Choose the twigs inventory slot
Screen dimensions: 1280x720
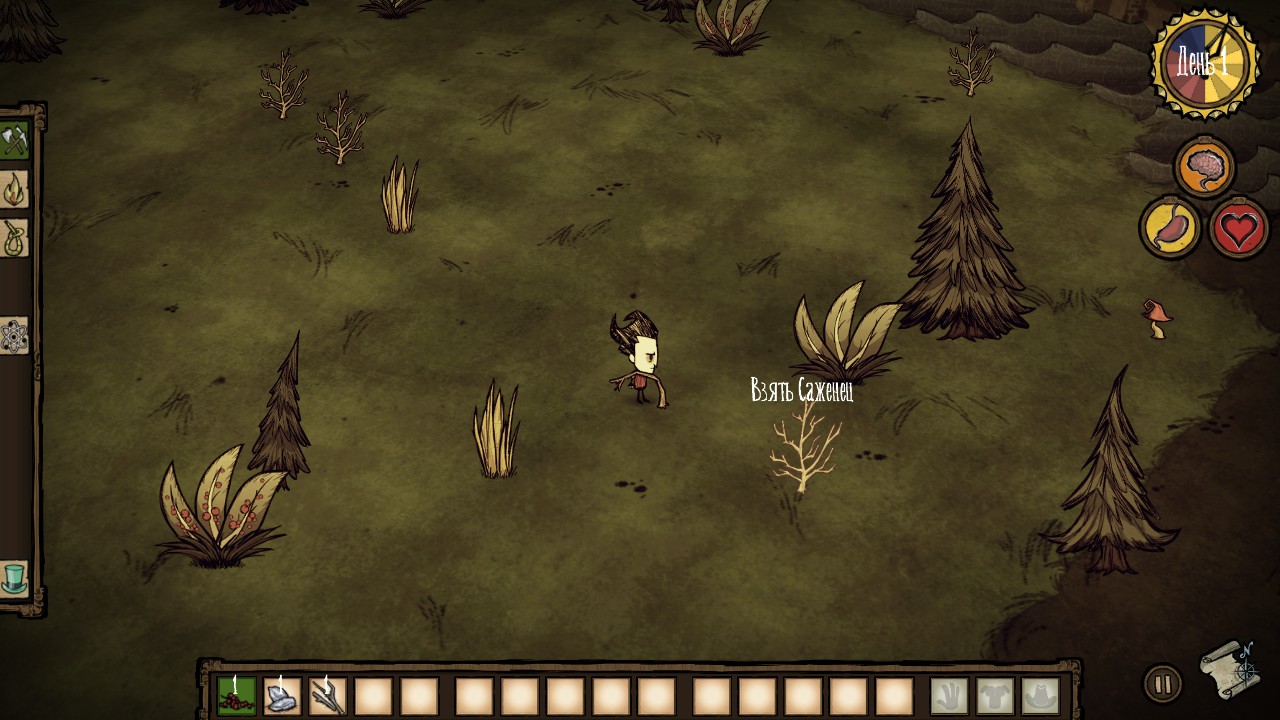pyautogui.click(x=328, y=696)
